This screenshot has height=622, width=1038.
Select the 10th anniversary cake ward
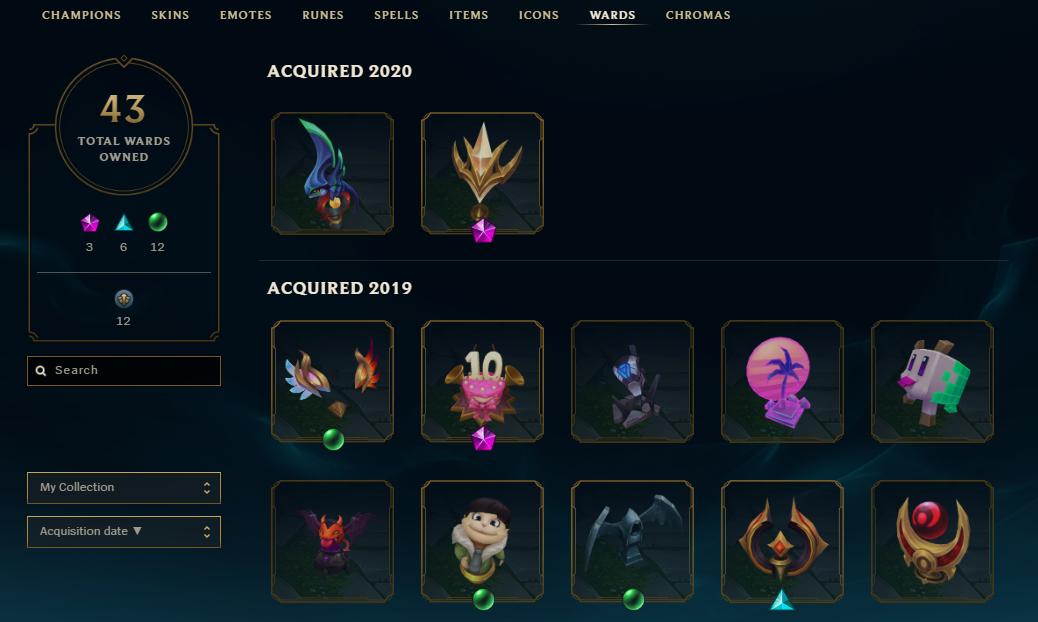(482, 381)
